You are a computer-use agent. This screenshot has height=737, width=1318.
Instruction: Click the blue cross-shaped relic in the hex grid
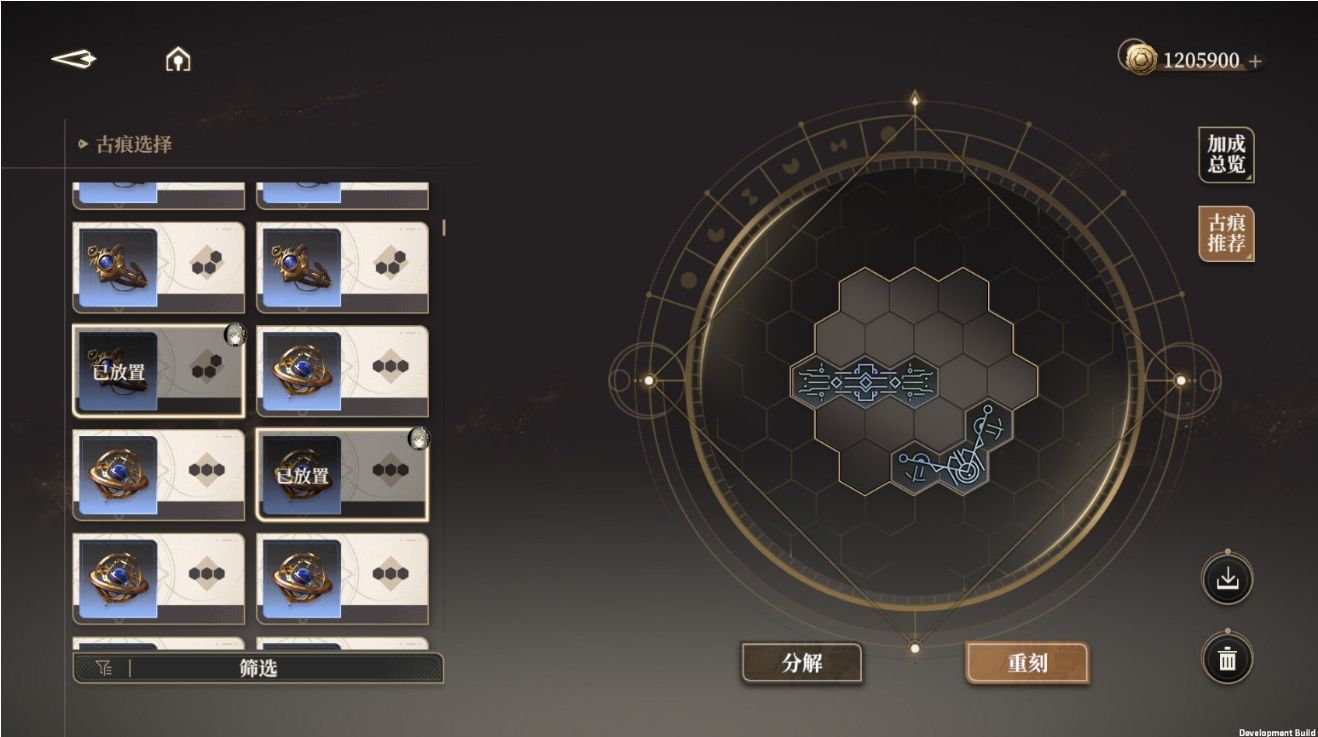point(866,381)
